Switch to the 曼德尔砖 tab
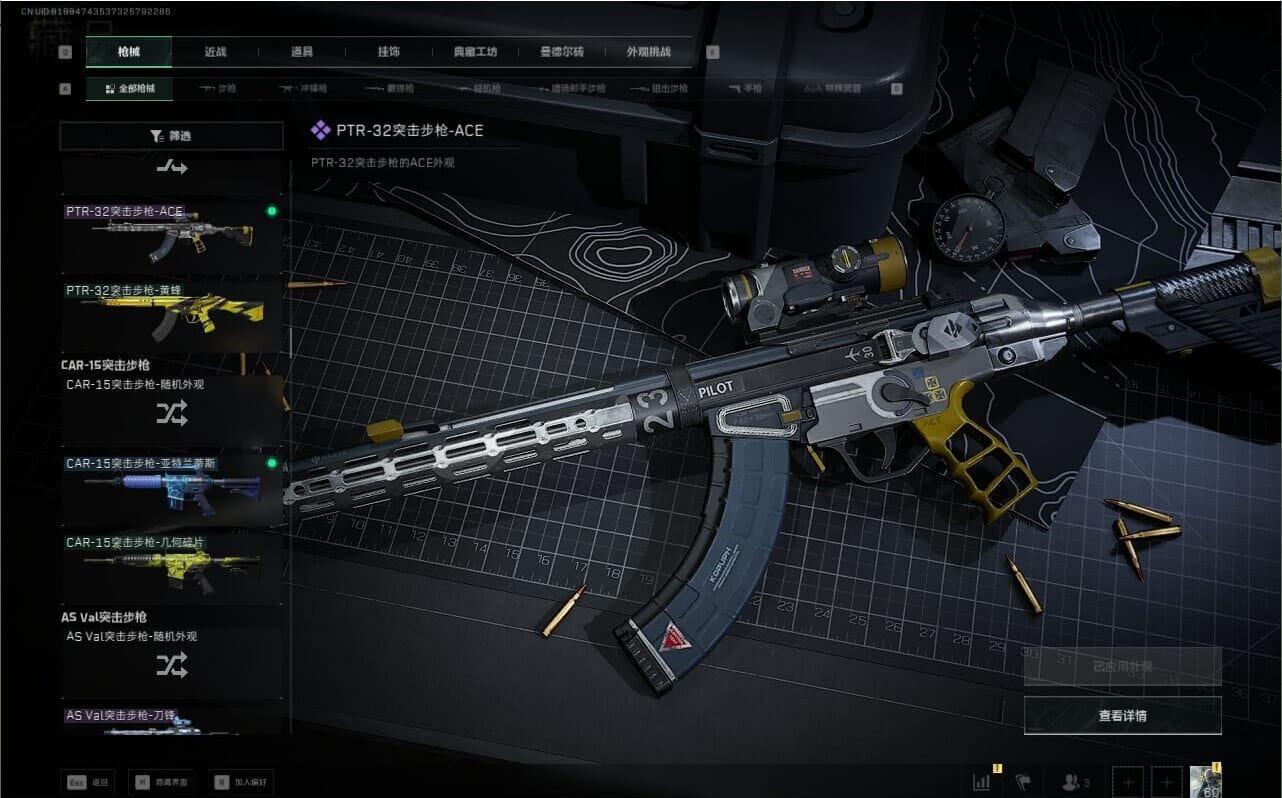 point(562,52)
